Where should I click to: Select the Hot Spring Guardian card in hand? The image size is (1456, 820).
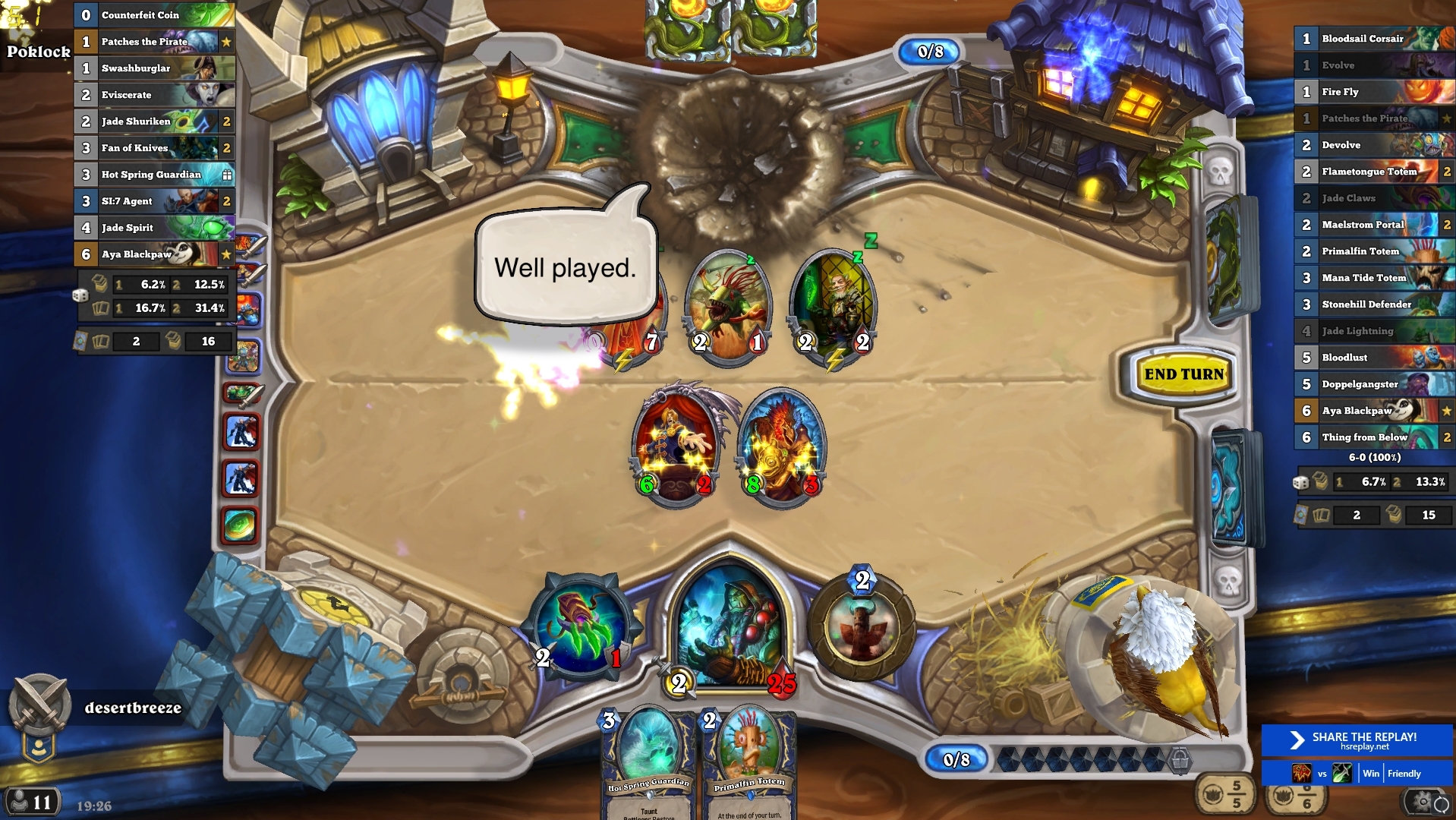click(x=649, y=763)
